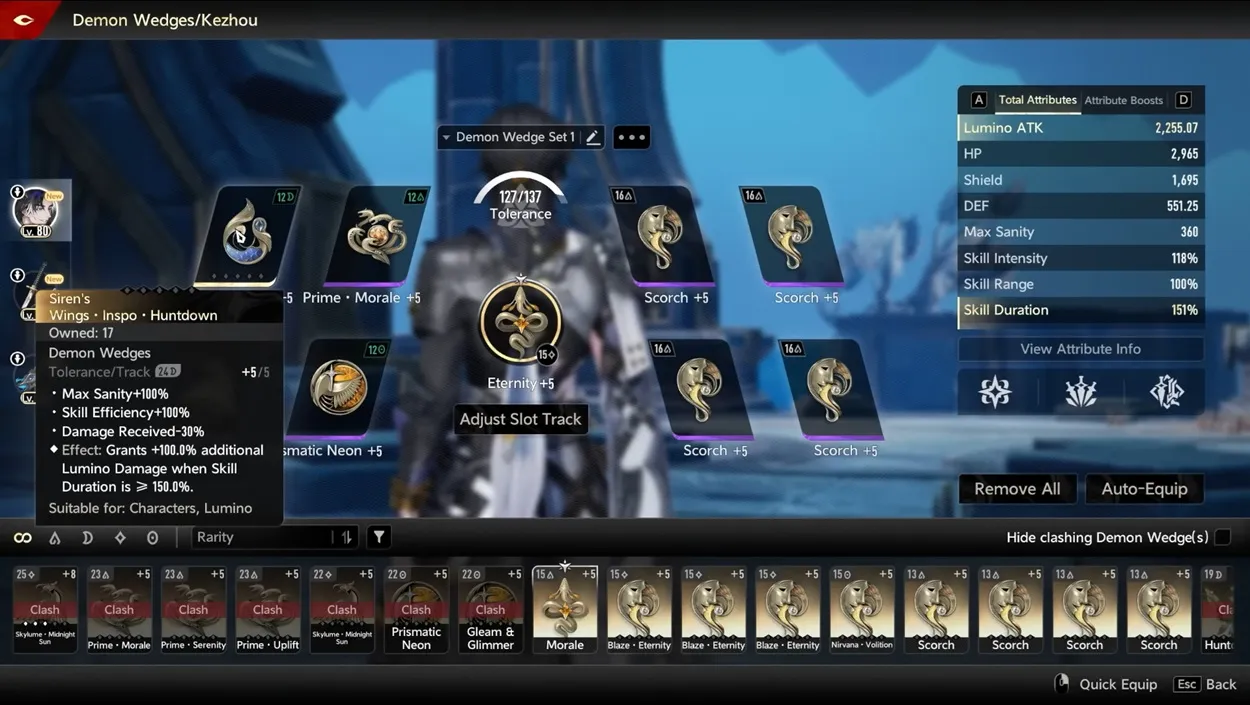Pick the Gleam & Glimmer wedge card
Screen dimensions: 1250x705
tap(490, 608)
